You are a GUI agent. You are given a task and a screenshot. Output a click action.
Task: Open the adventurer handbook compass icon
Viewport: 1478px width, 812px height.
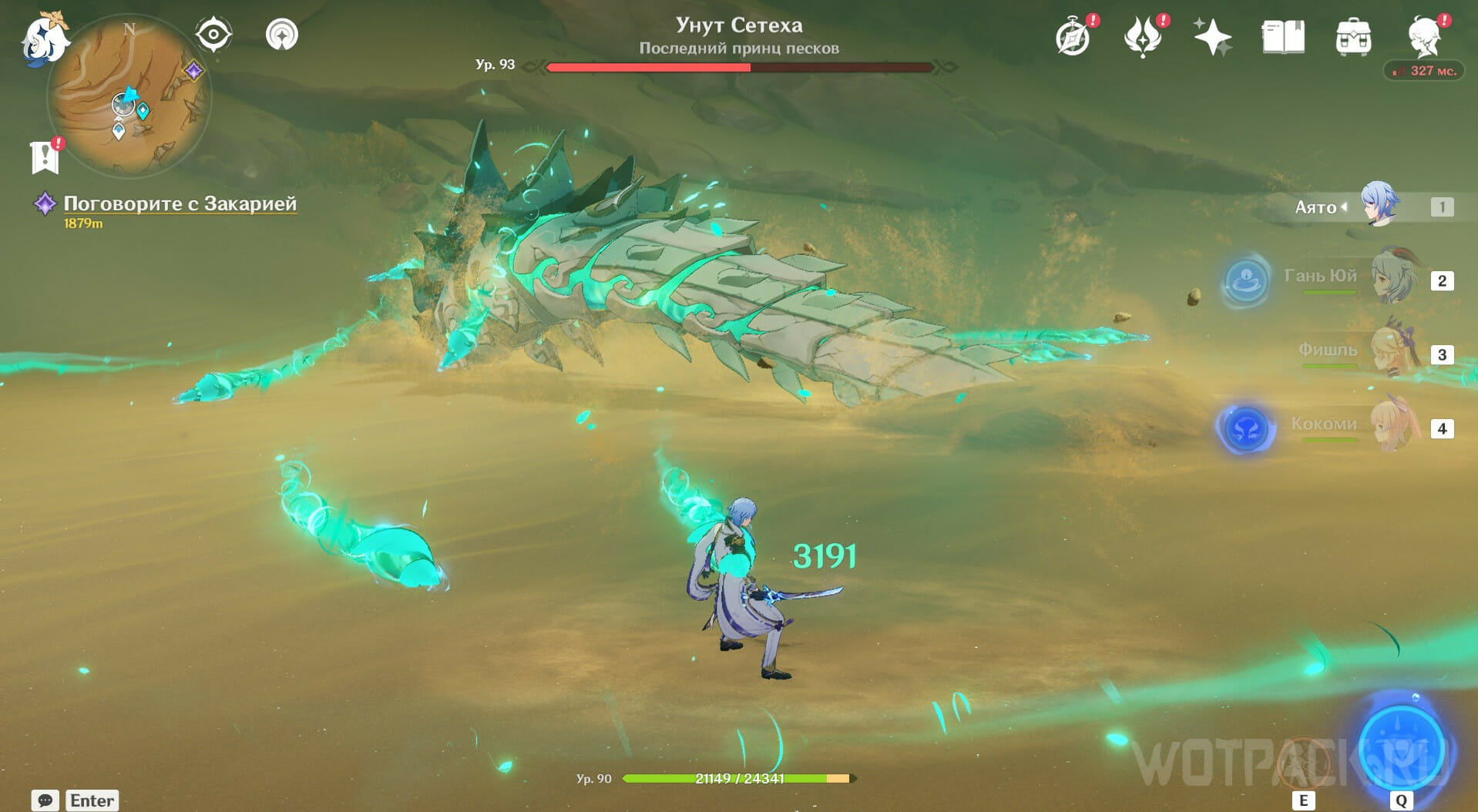click(x=1073, y=37)
